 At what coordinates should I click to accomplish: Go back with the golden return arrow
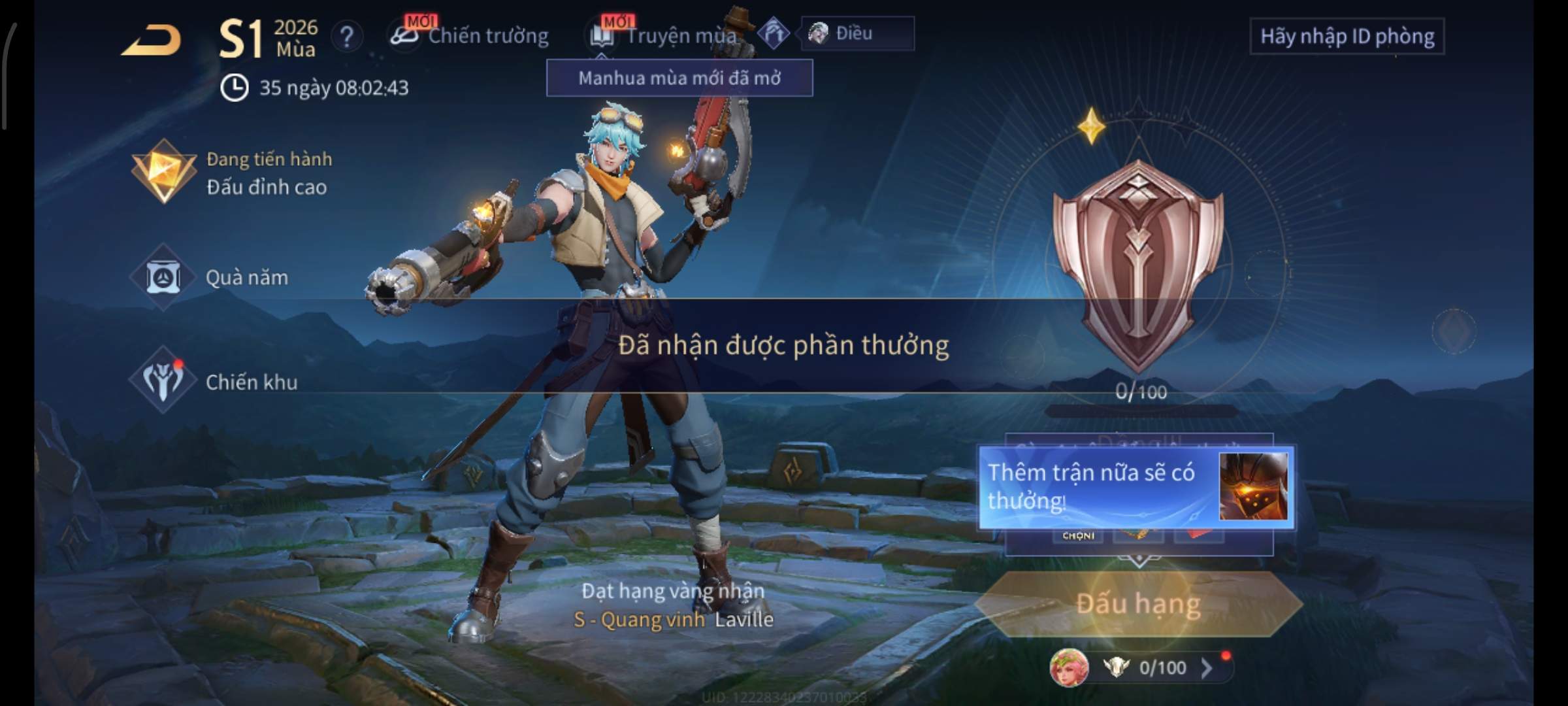point(152,41)
